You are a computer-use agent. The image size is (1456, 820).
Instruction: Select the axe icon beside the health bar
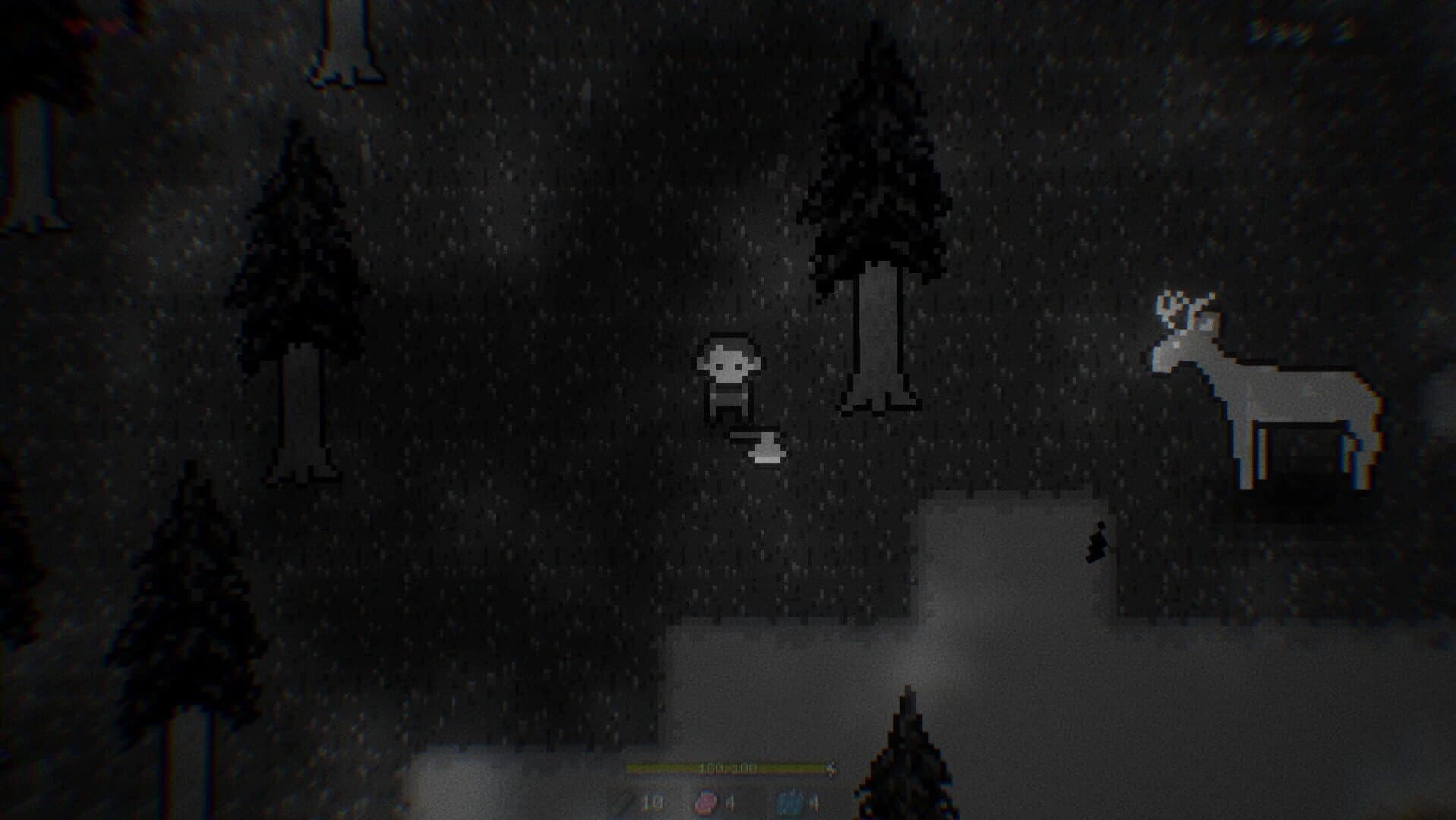(832, 768)
